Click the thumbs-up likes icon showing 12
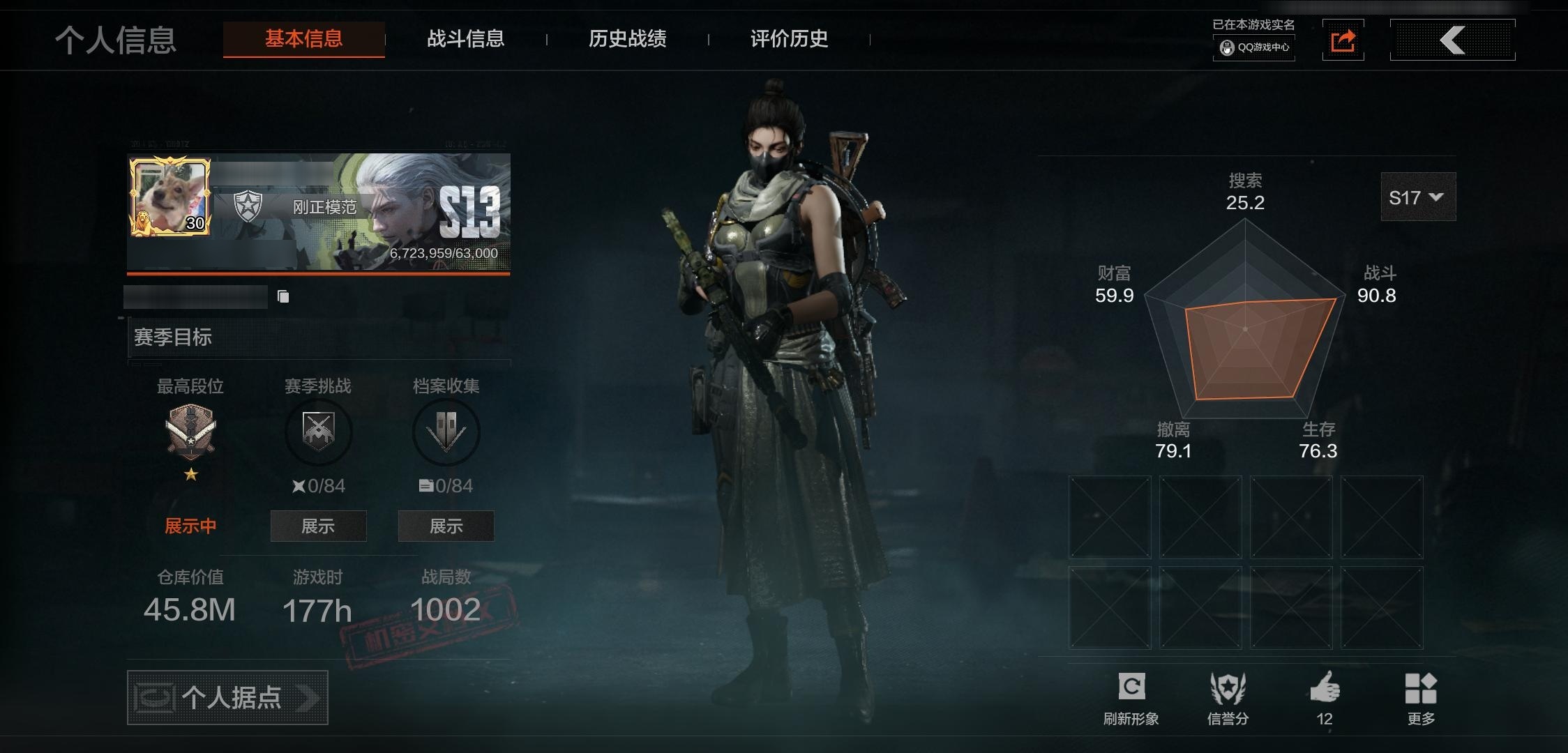 1324,687
